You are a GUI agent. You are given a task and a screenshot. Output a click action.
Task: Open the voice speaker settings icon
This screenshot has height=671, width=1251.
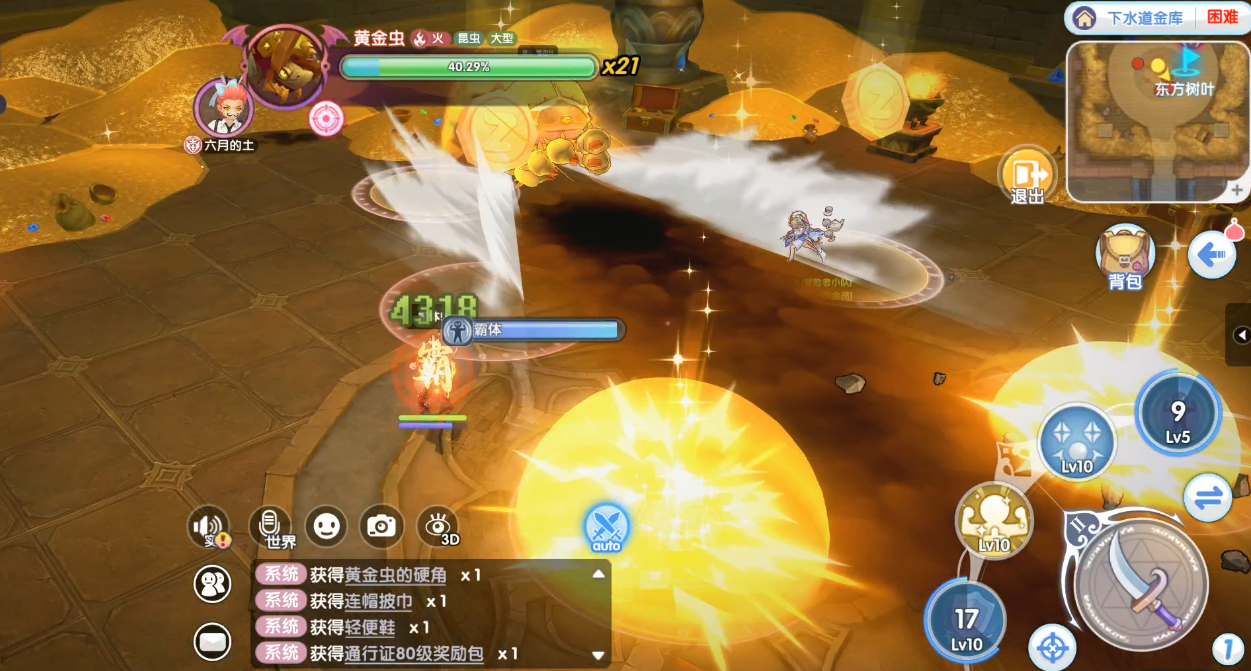click(209, 527)
